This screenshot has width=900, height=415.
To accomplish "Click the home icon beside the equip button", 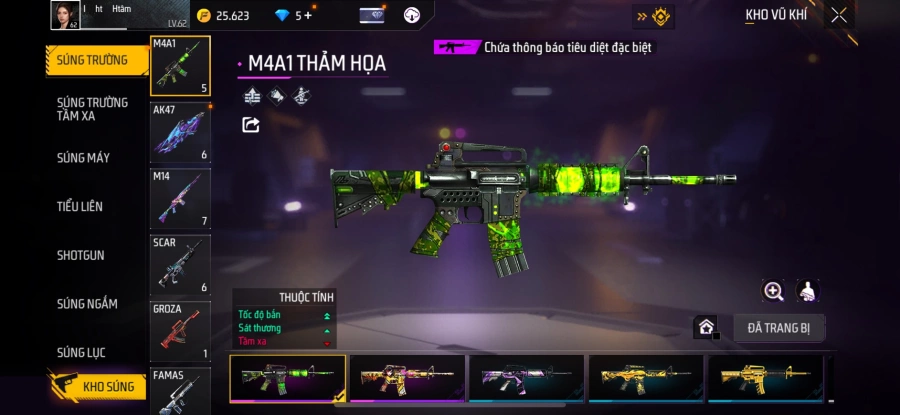I will (x=706, y=328).
